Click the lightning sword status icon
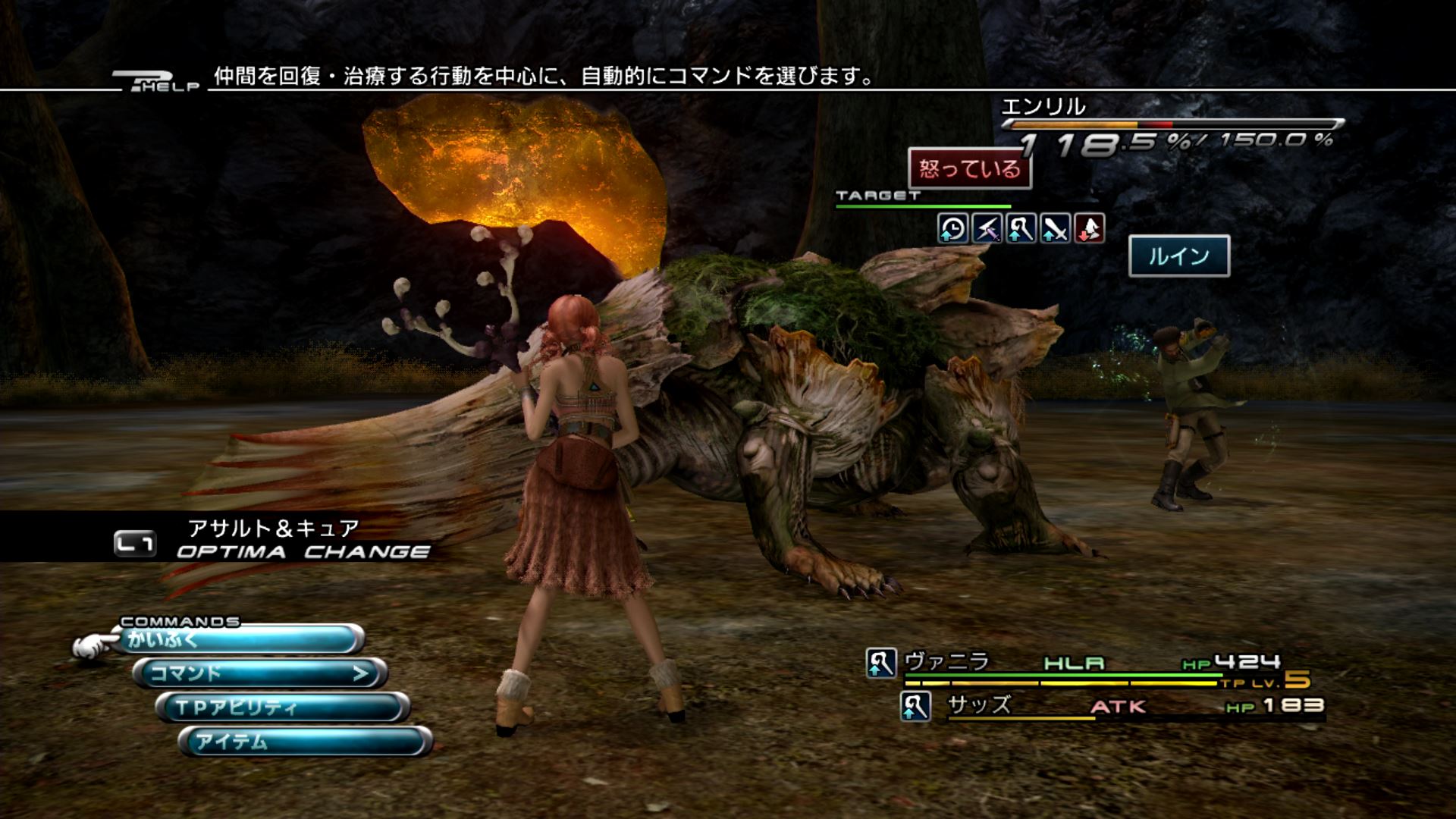1456x819 pixels. click(x=987, y=228)
